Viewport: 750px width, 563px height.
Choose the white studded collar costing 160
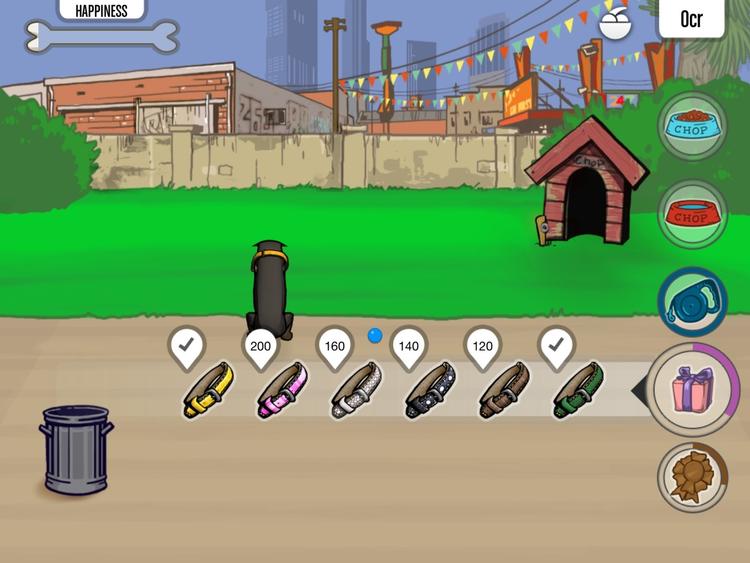point(355,391)
